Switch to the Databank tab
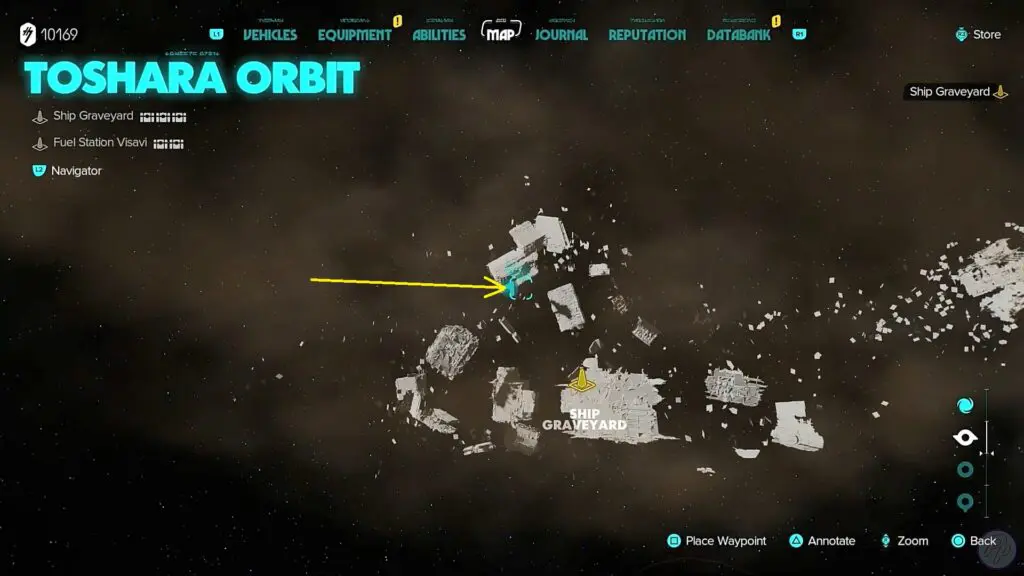Image resolution: width=1024 pixels, height=576 pixels. point(739,34)
